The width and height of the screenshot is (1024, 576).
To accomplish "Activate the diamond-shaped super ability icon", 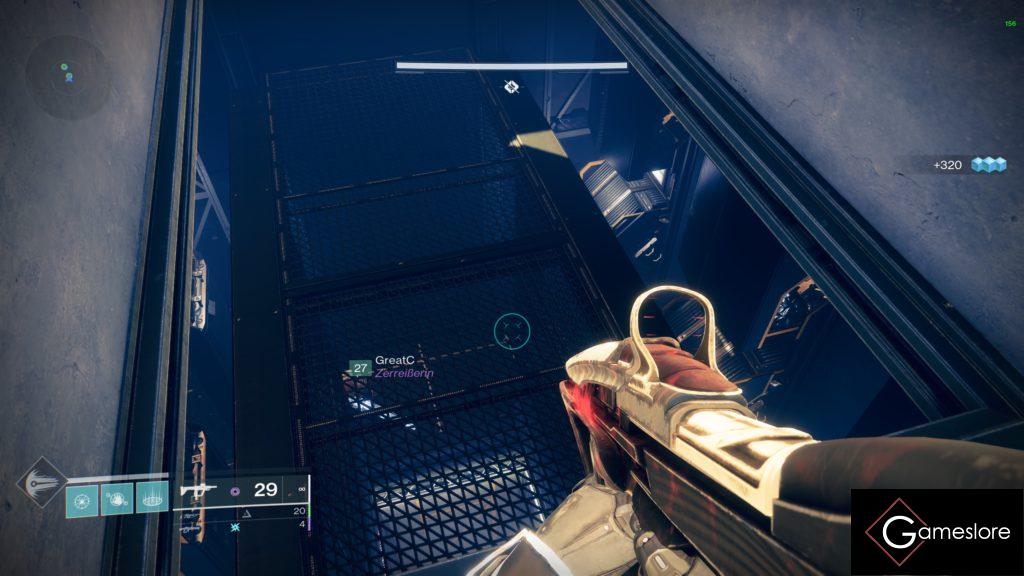I will point(41,482).
